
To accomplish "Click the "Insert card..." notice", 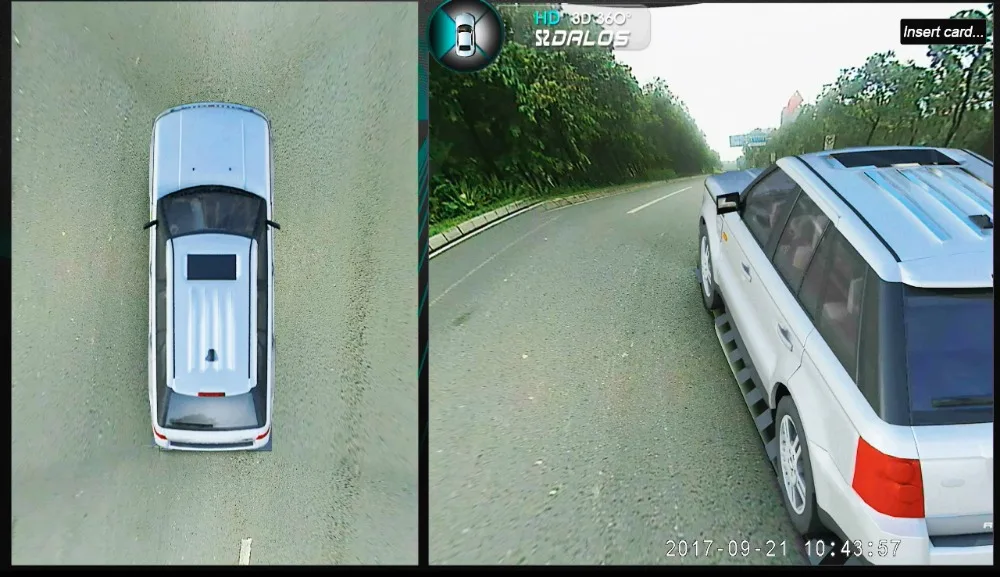I will pyautogui.click(x=942, y=31).
